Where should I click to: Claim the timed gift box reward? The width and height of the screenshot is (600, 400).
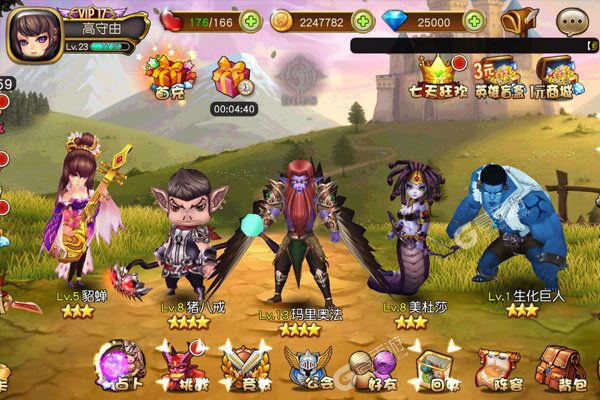pyautogui.click(x=232, y=75)
